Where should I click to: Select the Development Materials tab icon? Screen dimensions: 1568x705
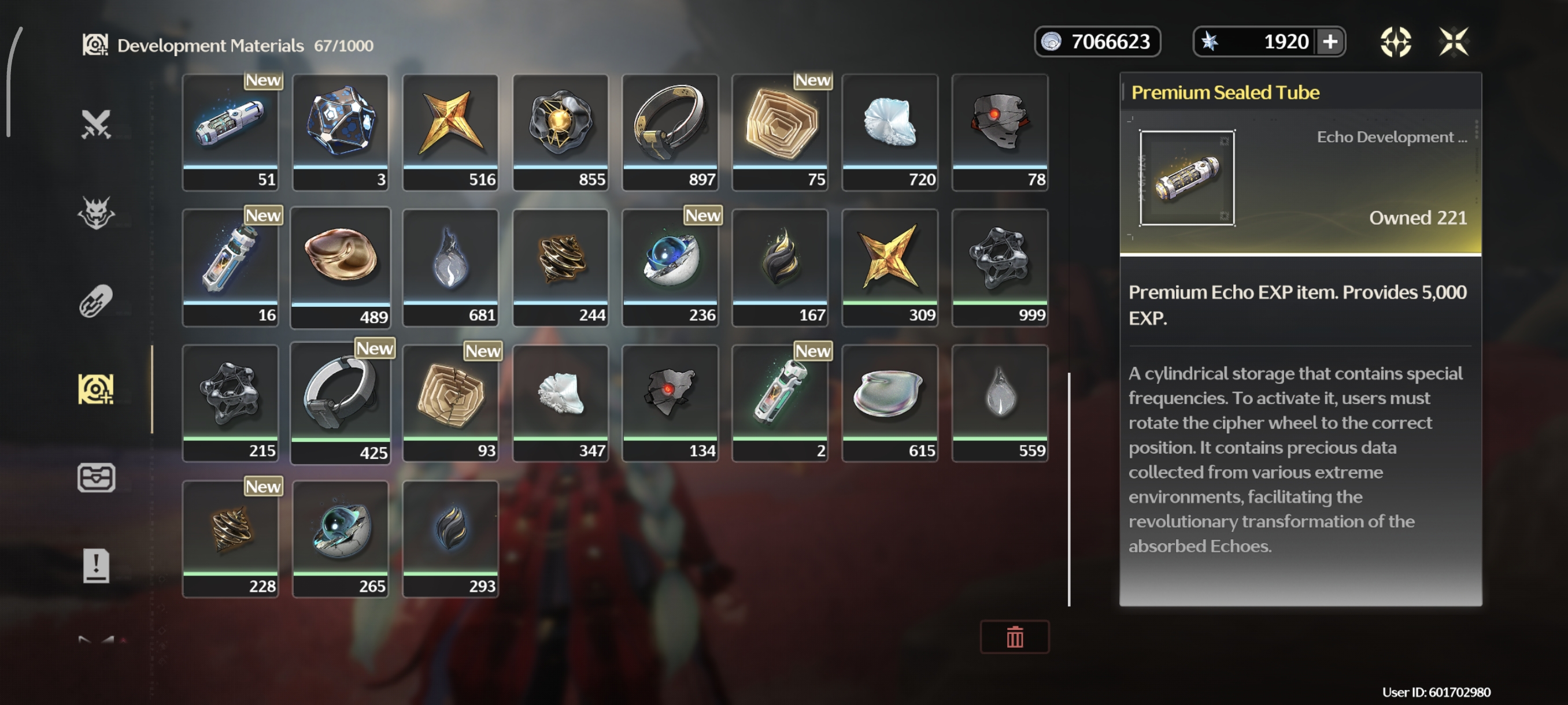click(96, 389)
